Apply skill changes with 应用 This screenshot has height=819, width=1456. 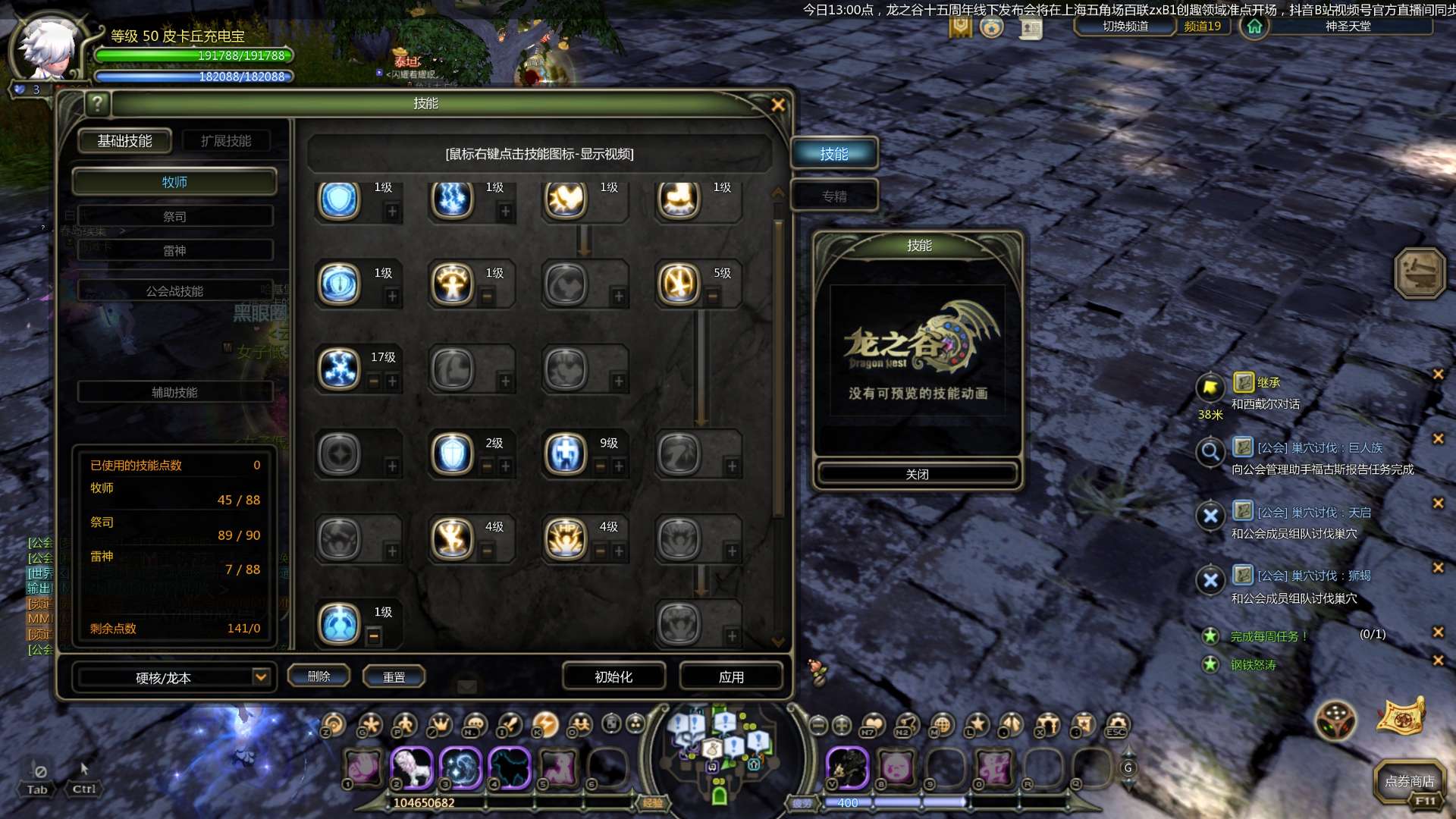click(731, 676)
